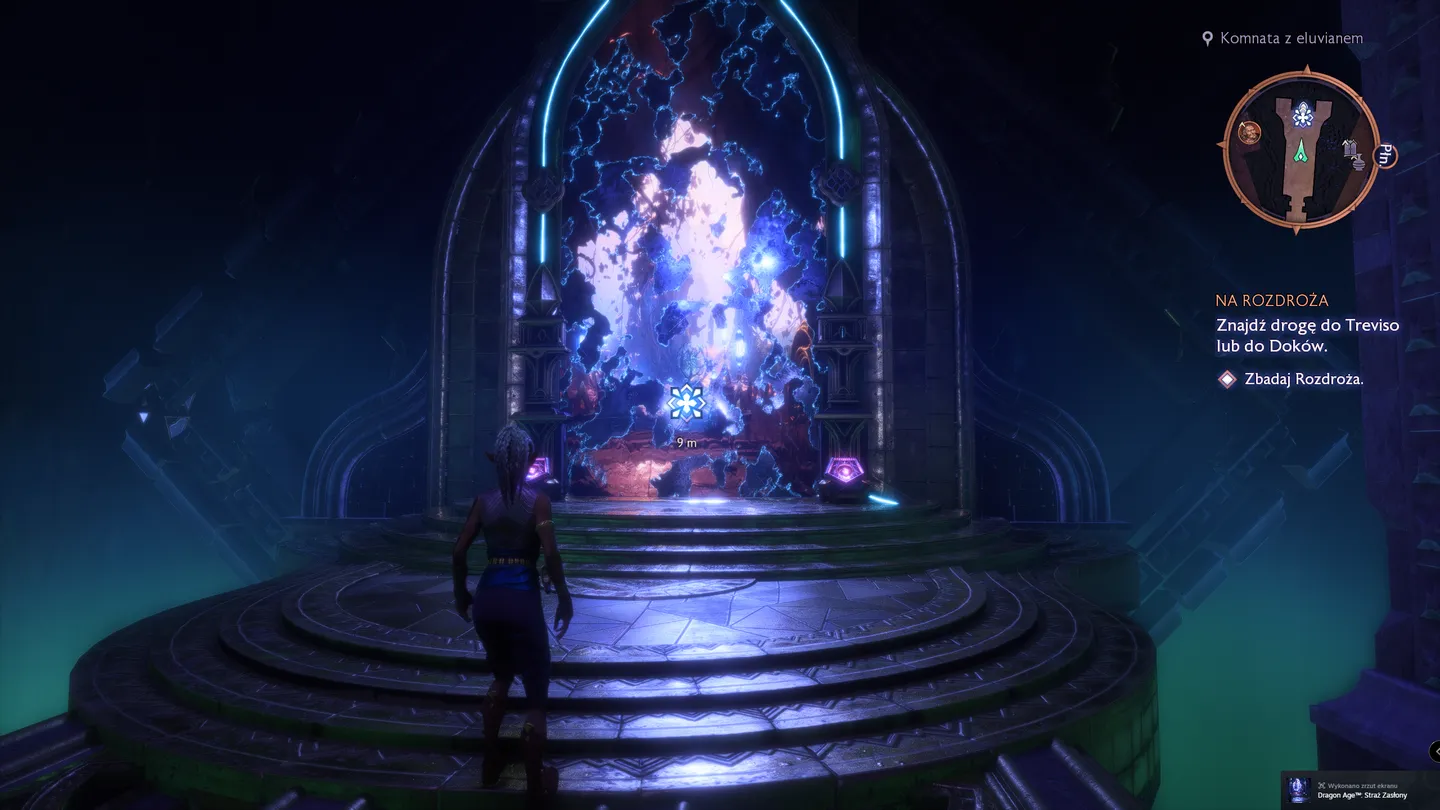Click the companion portrait marker on minimap
The image size is (1440, 810).
click(x=1248, y=132)
